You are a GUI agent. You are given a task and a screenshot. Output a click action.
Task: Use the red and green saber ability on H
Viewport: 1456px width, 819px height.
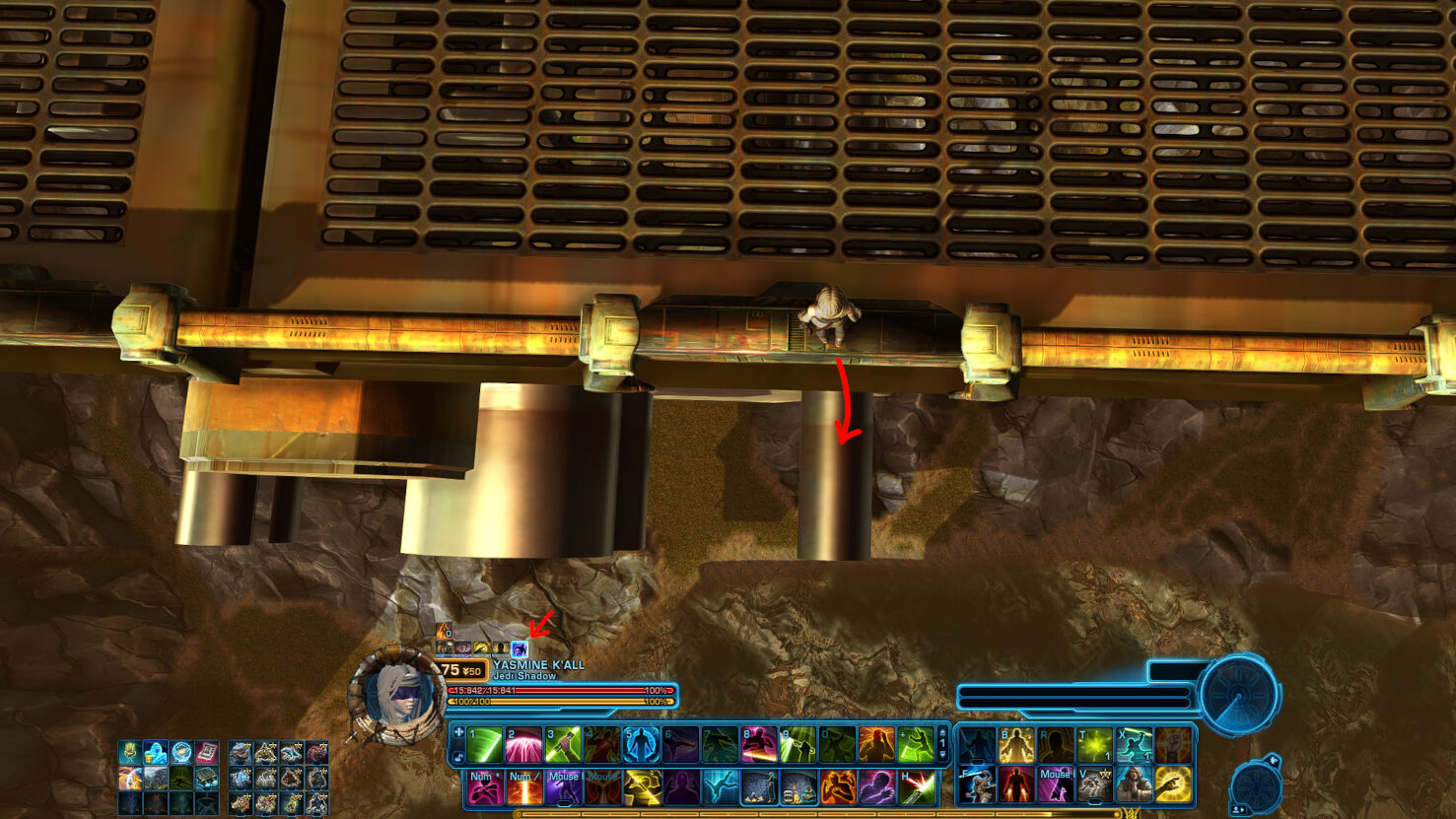[916, 787]
